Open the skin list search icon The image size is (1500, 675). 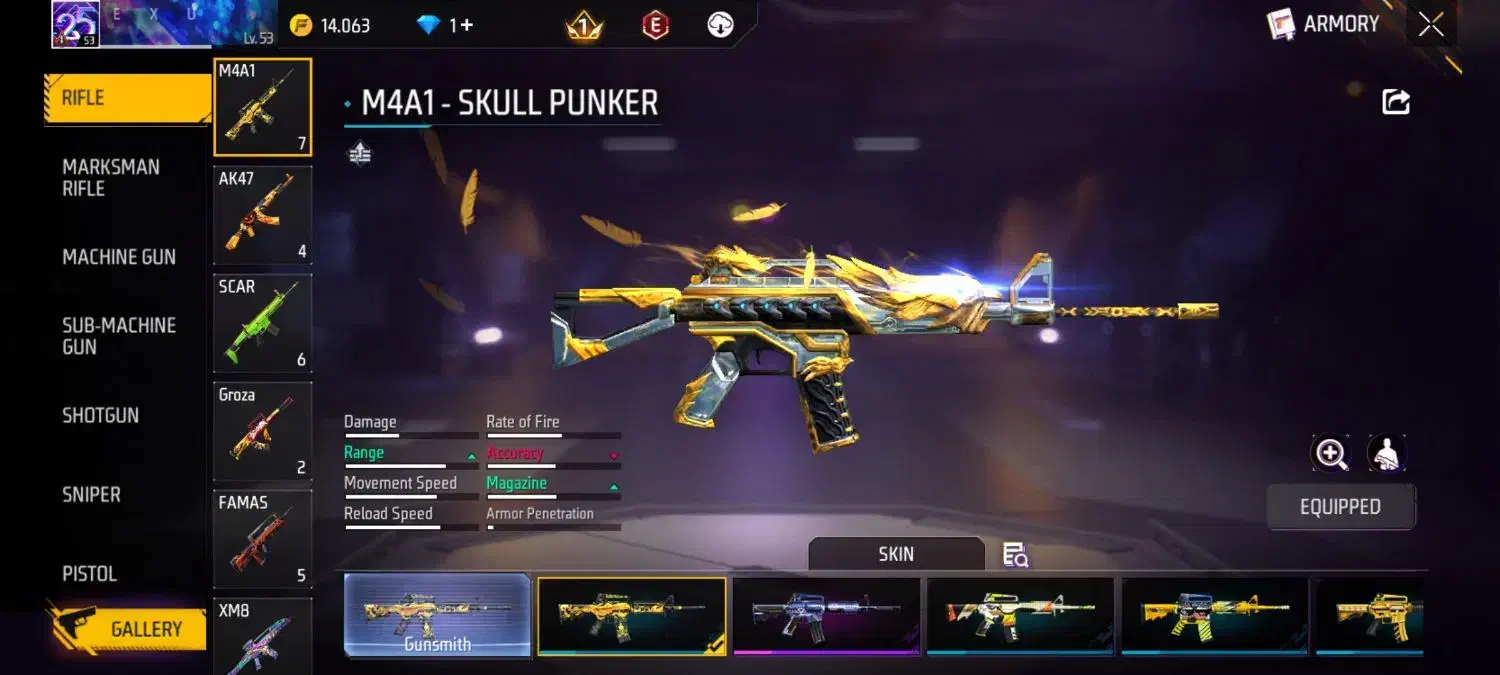[1015, 555]
